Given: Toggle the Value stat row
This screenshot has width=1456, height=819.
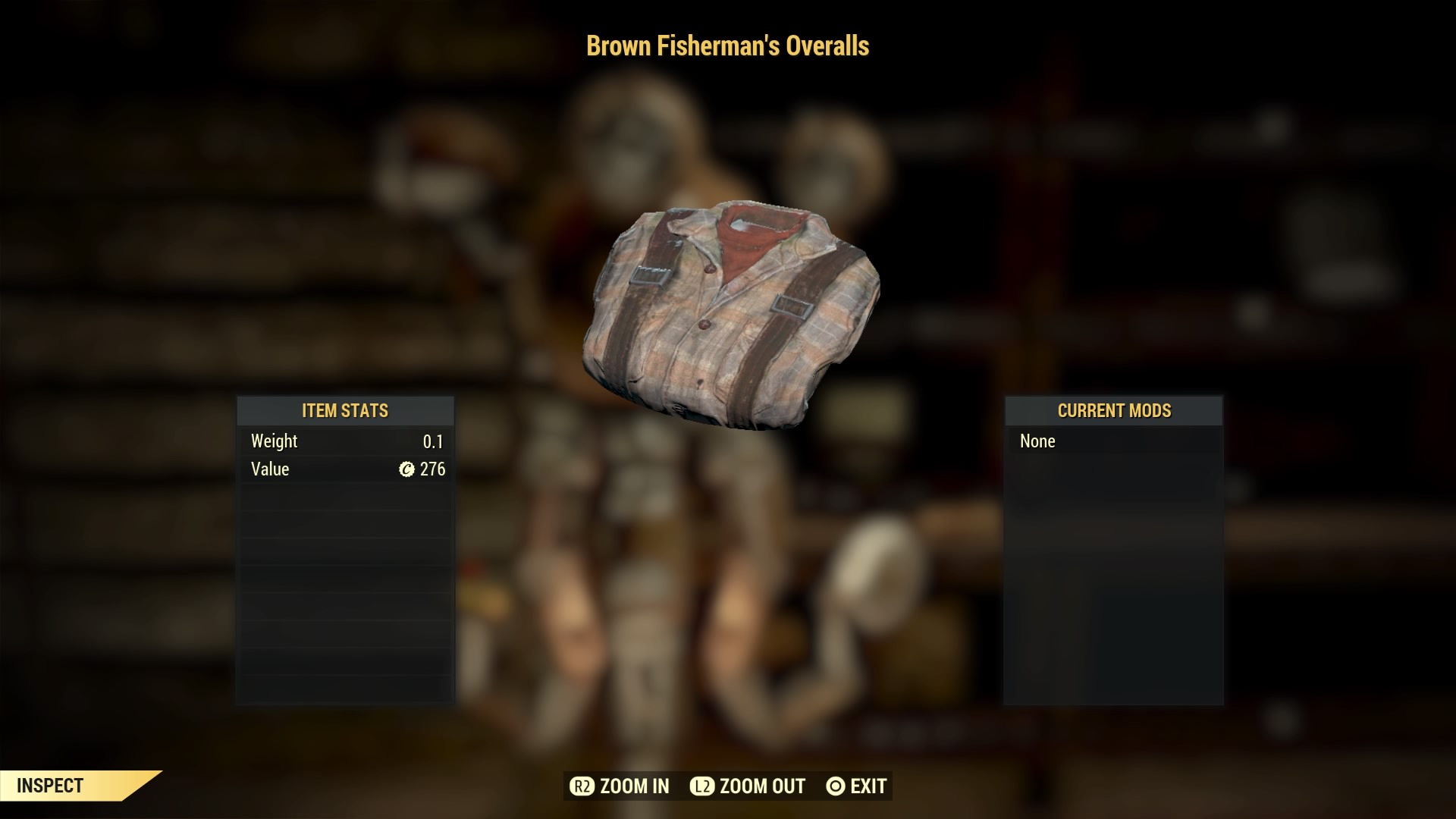Looking at the screenshot, I should click(345, 469).
